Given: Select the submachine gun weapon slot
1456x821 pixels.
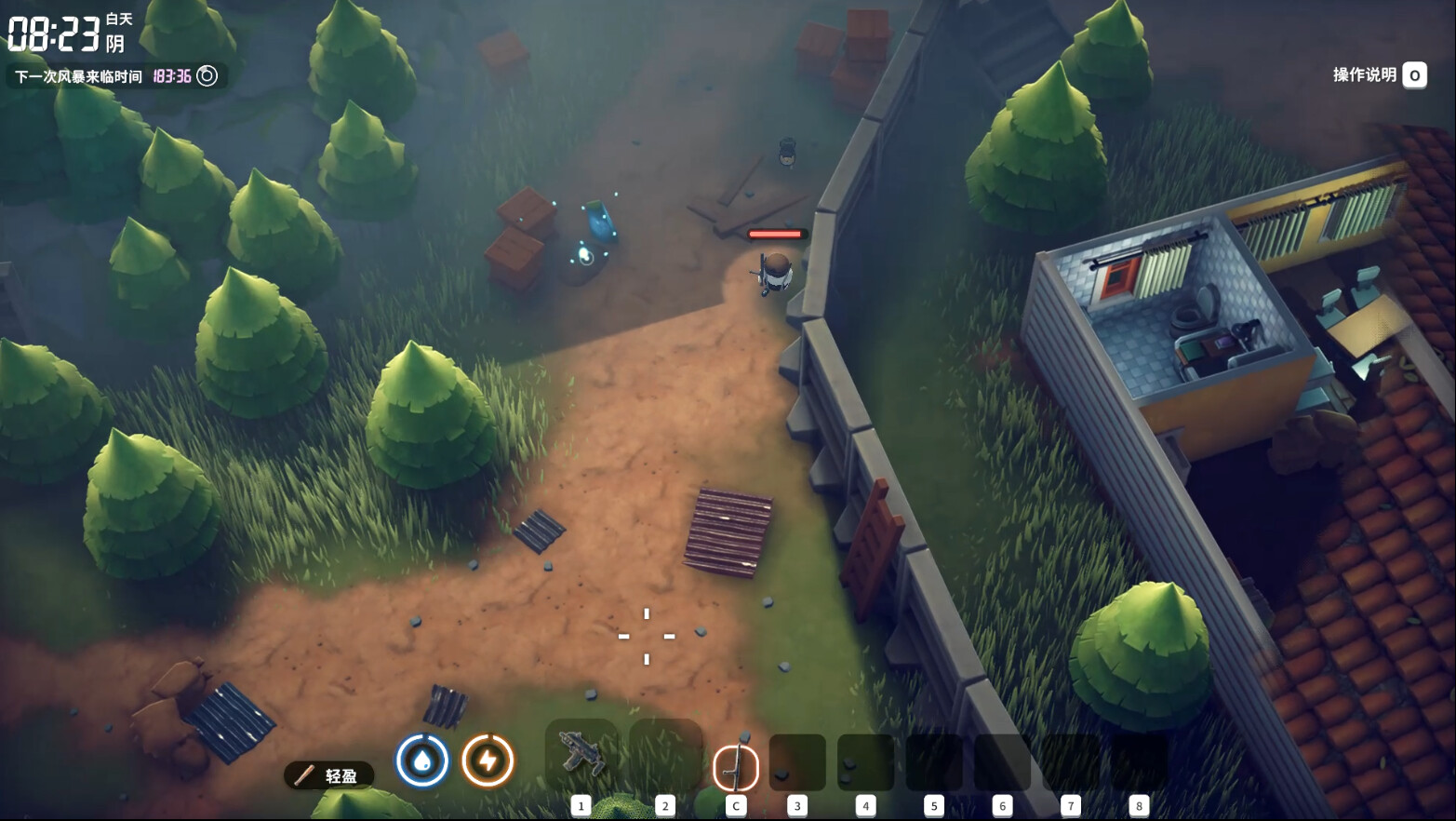Looking at the screenshot, I should (581, 756).
